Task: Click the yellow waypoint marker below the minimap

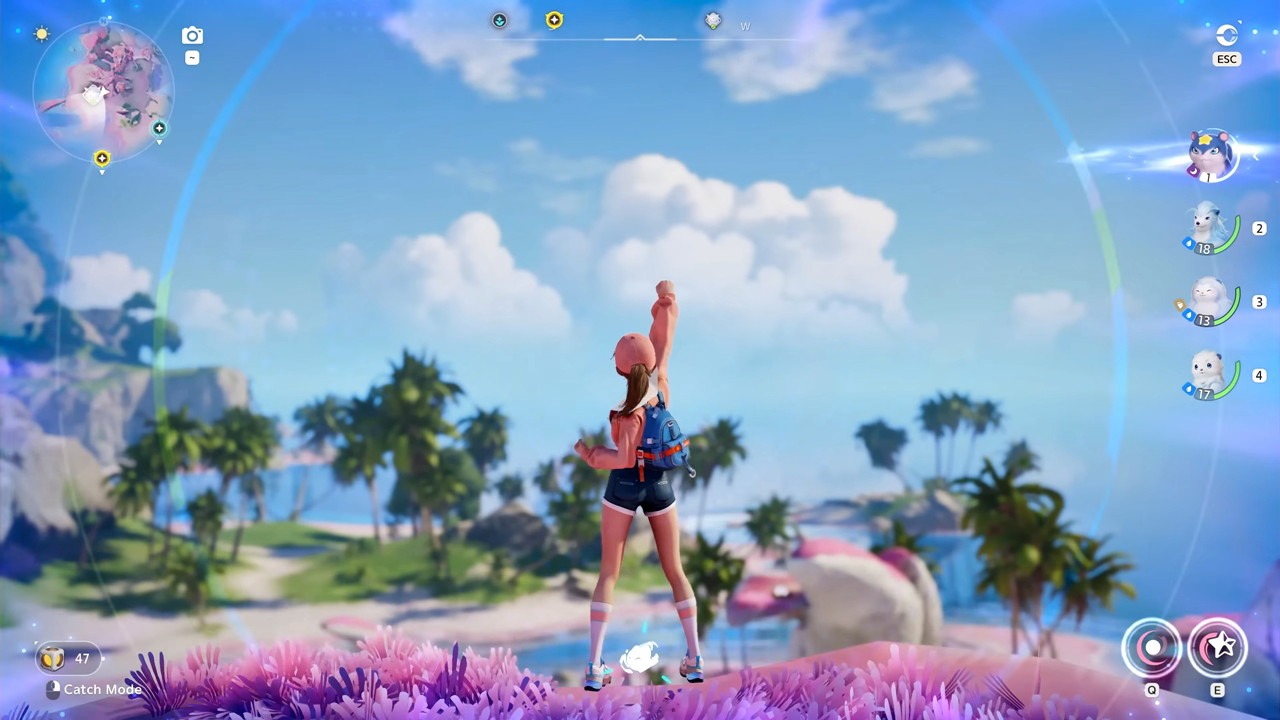Action: pos(101,158)
